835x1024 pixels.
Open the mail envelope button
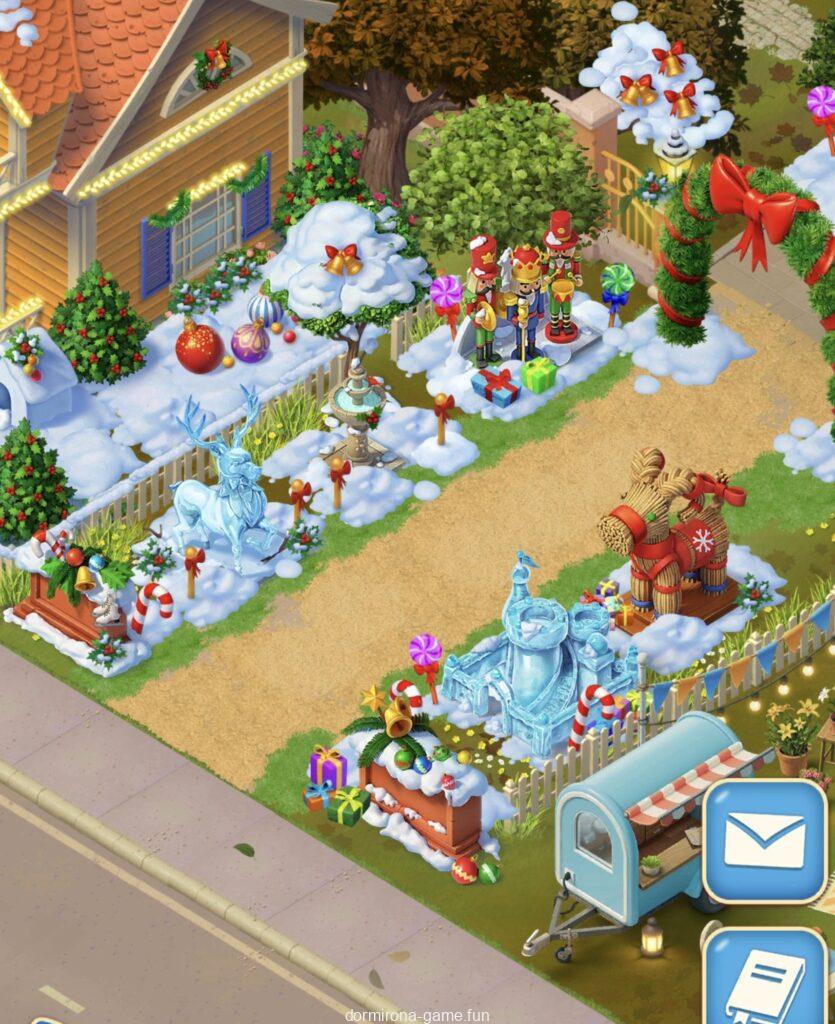point(764,841)
